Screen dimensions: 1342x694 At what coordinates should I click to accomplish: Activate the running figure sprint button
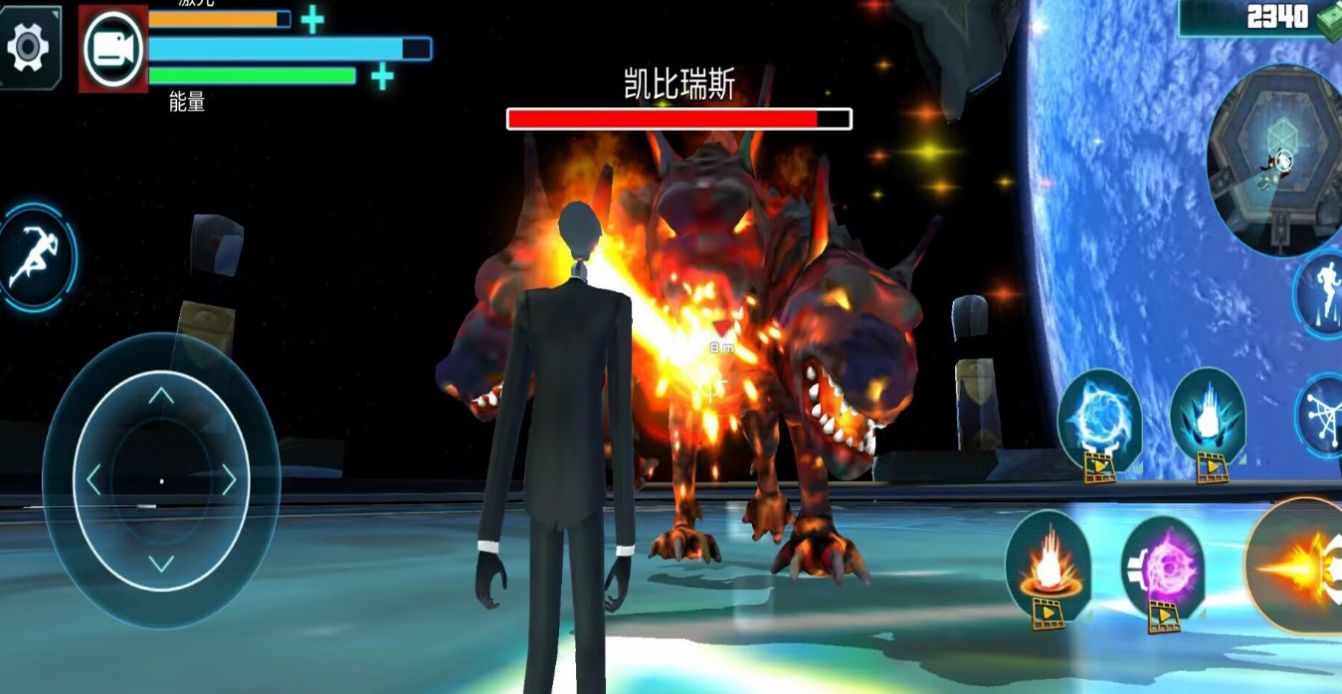pos(35,257)
